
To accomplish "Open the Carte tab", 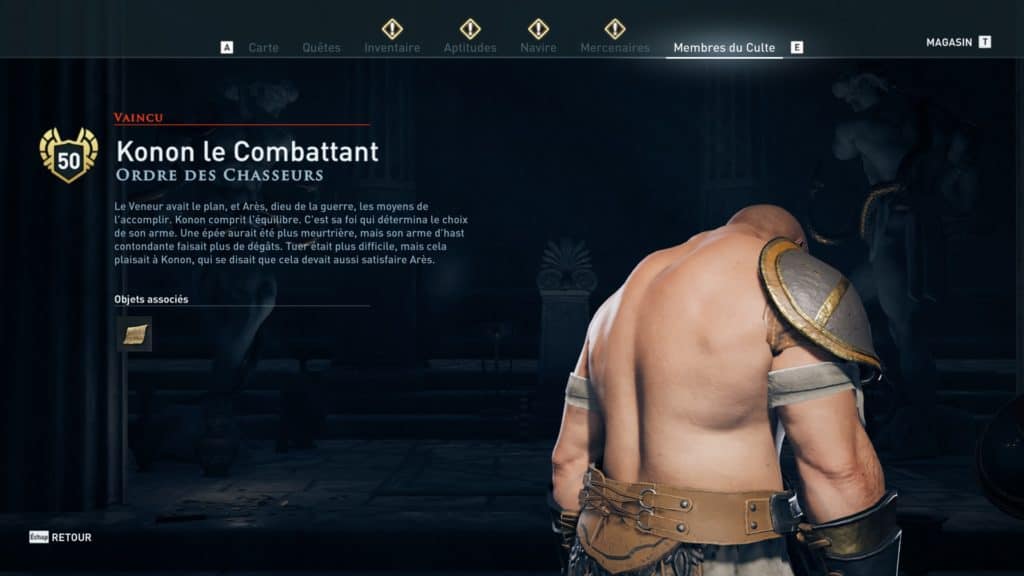I will tap(263, 47).
